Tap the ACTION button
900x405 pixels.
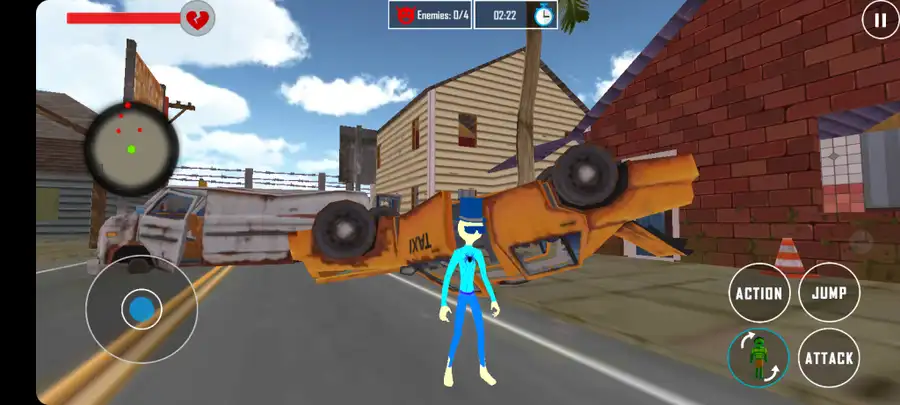(x=759, y=293)
